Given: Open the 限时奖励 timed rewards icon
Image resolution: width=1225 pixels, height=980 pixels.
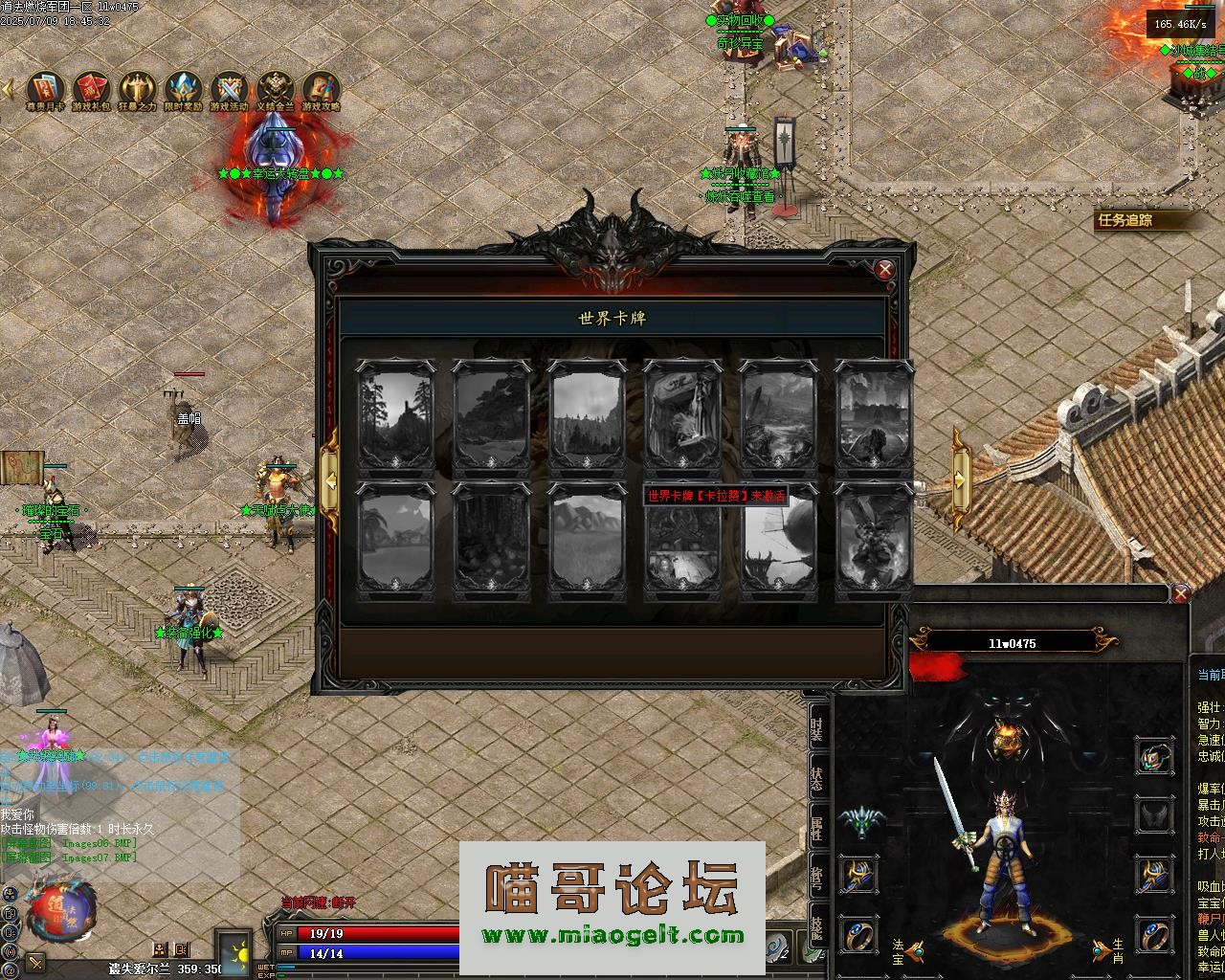Looking at the screenshot, I should (x=183, y=89).
